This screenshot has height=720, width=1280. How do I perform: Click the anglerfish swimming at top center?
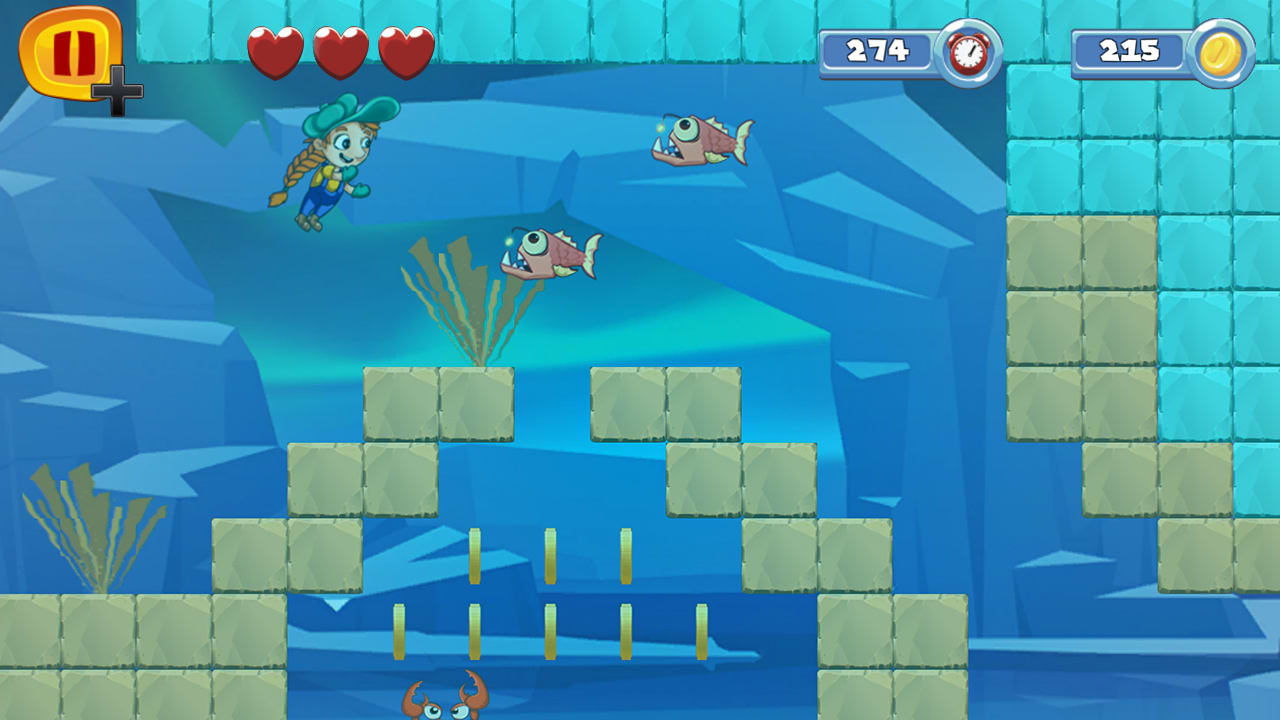click(x=700, y=140)
